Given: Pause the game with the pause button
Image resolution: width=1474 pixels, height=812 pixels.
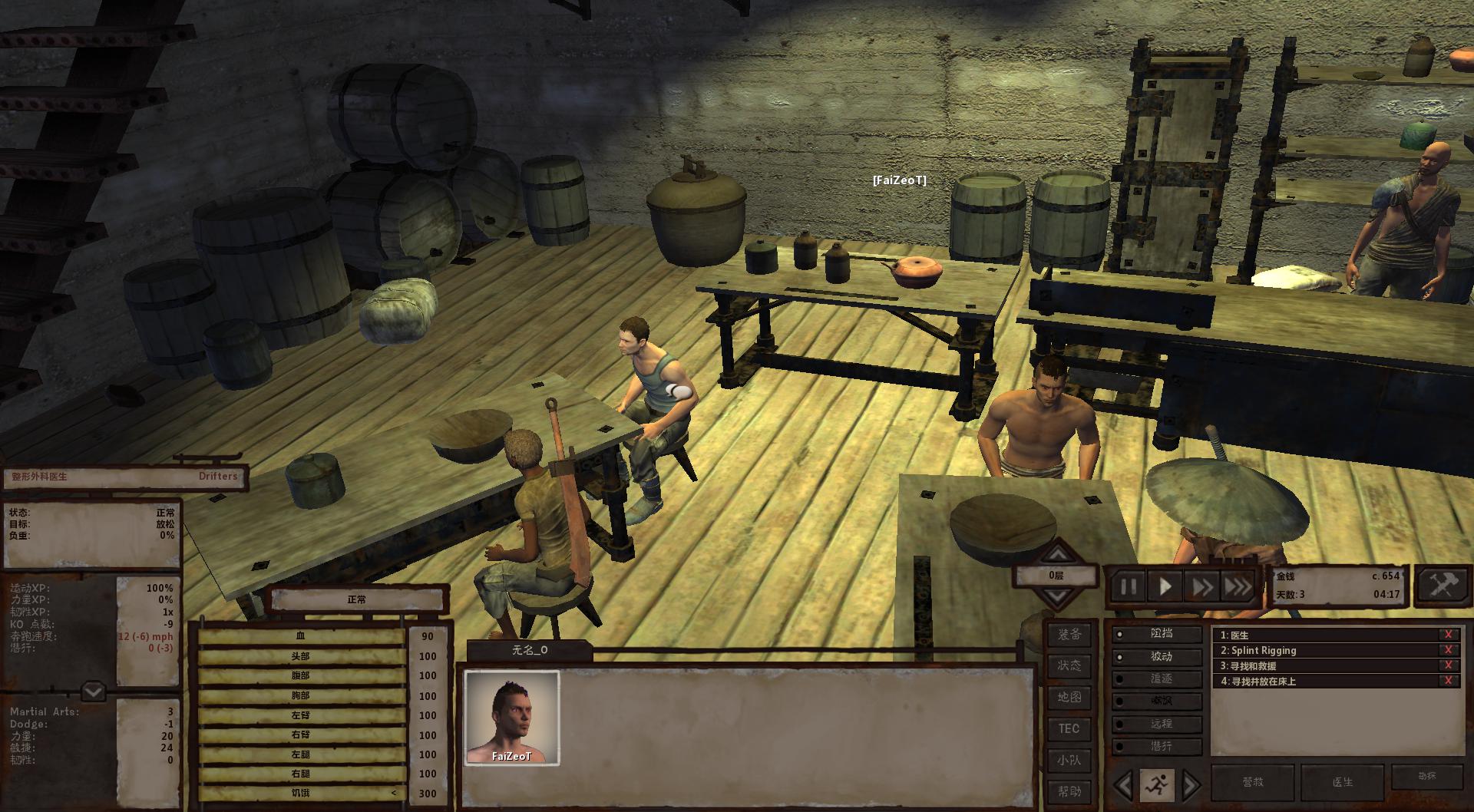Looking at the screenshot, I should click(1129, 587).
